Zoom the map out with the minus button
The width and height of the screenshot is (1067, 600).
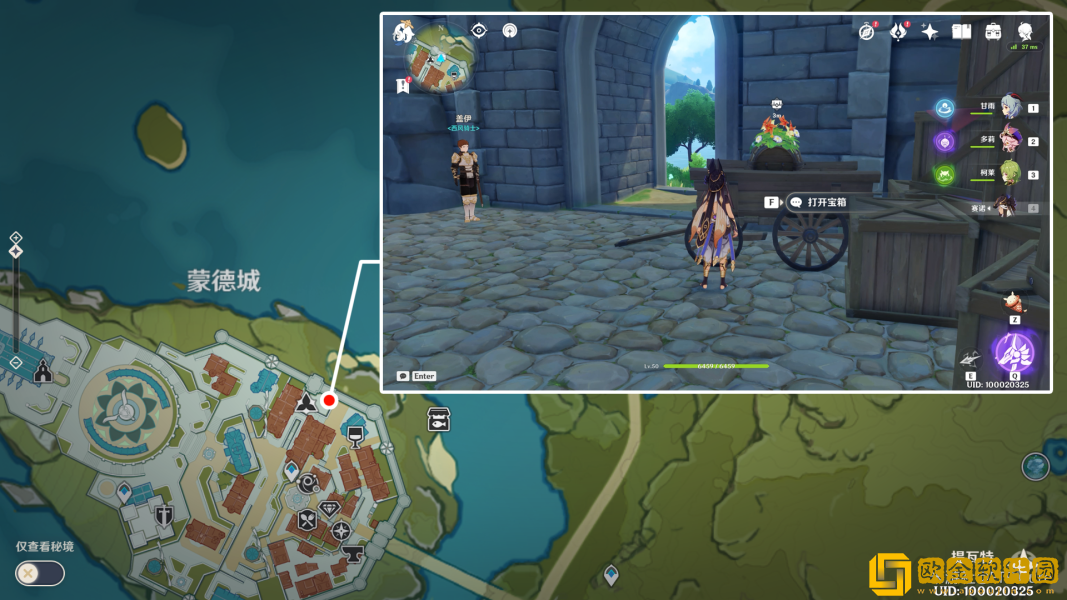click(x=16, y=361)
